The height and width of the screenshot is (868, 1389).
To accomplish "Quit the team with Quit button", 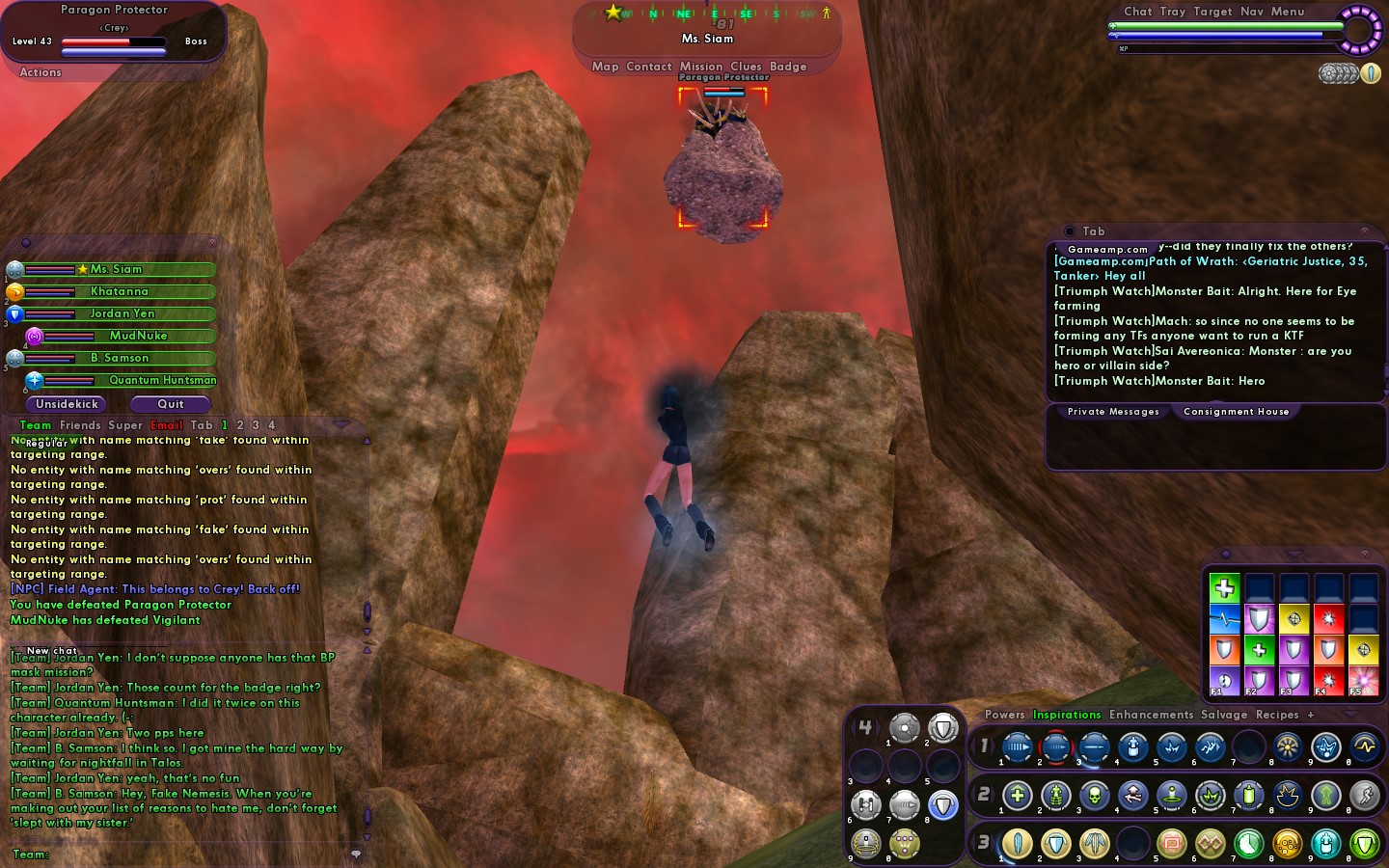I will [171, 404].
